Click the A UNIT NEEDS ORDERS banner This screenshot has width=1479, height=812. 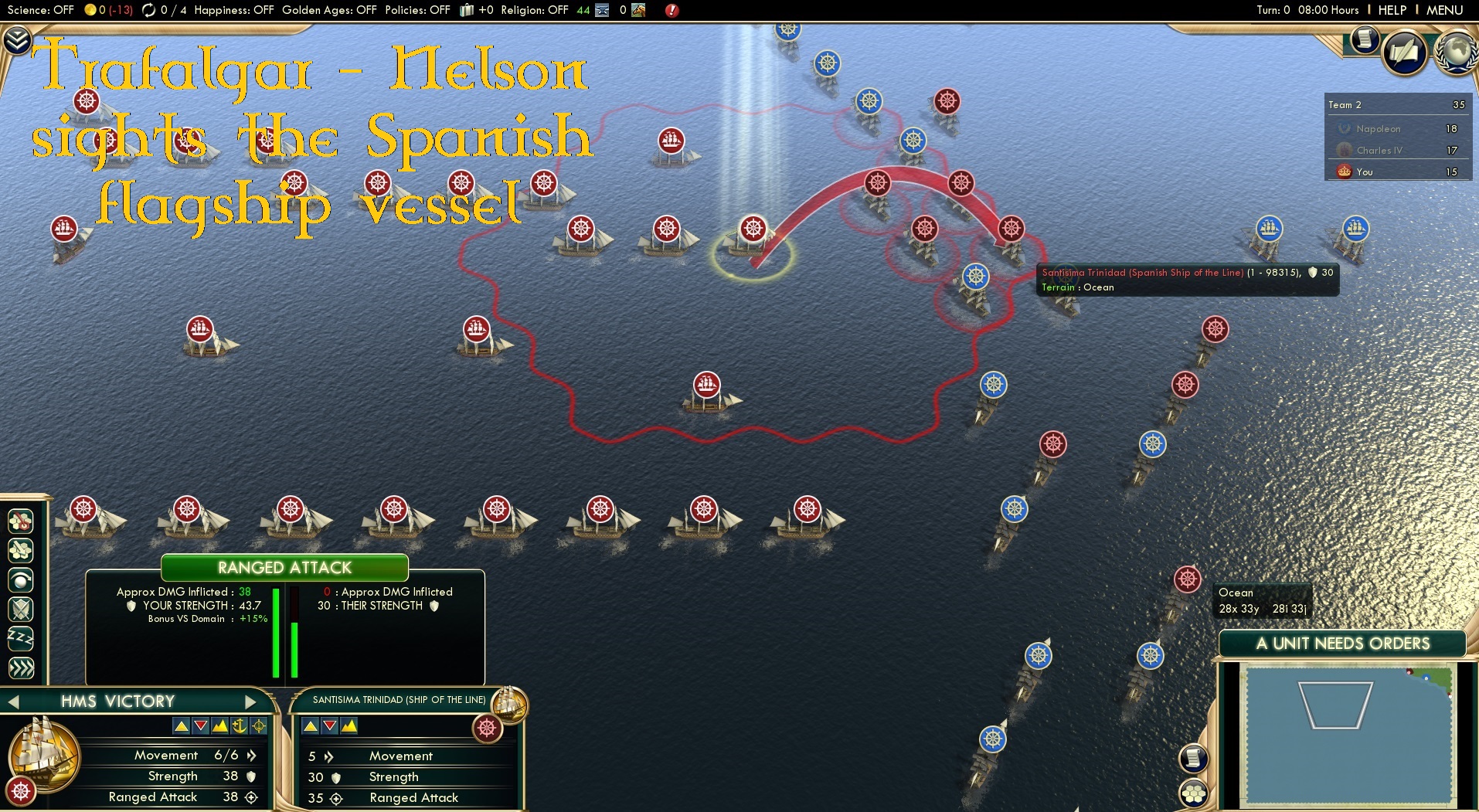click(1342, 643)
